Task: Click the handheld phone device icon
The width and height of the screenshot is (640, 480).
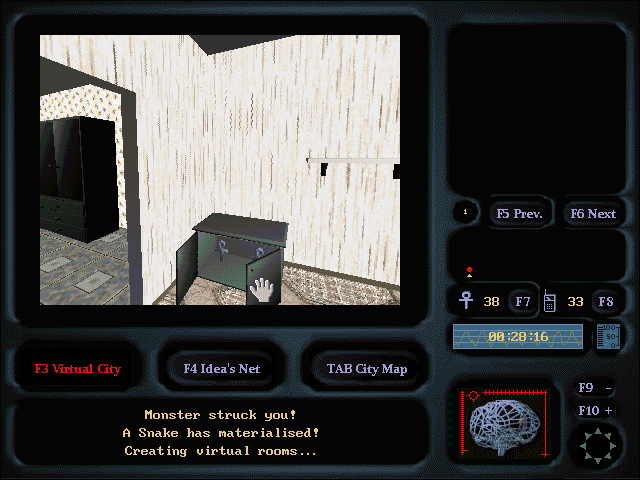Action: pos(550,300)
